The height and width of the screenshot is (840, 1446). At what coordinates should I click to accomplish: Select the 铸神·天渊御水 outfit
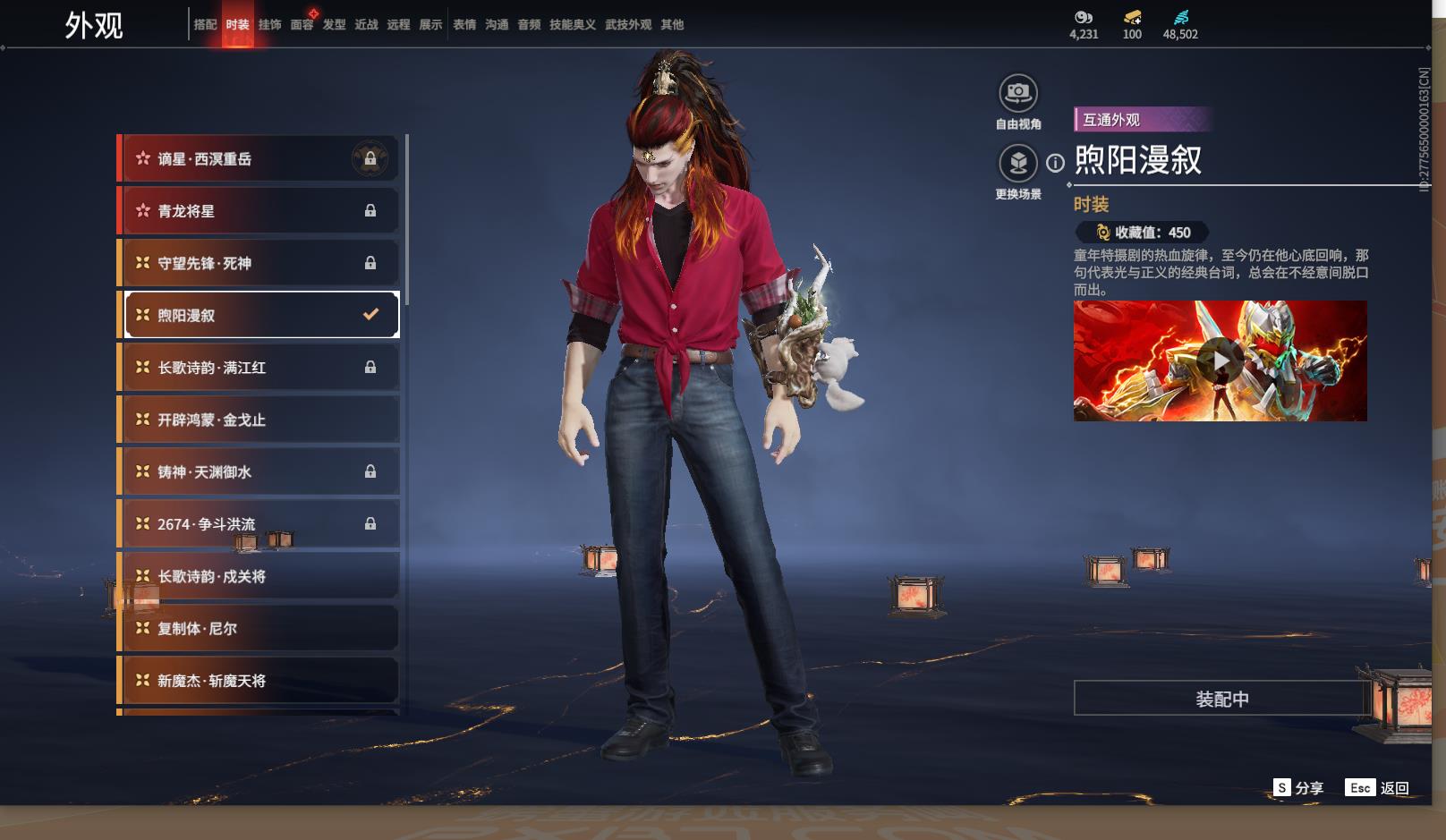[x=258, y=471]
